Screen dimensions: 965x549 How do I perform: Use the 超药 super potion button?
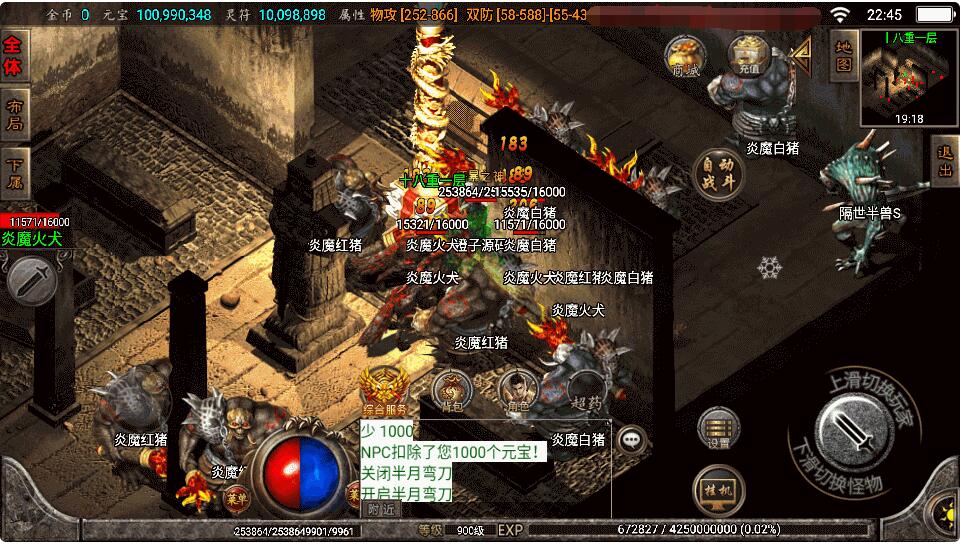click(x=587, y=390)
